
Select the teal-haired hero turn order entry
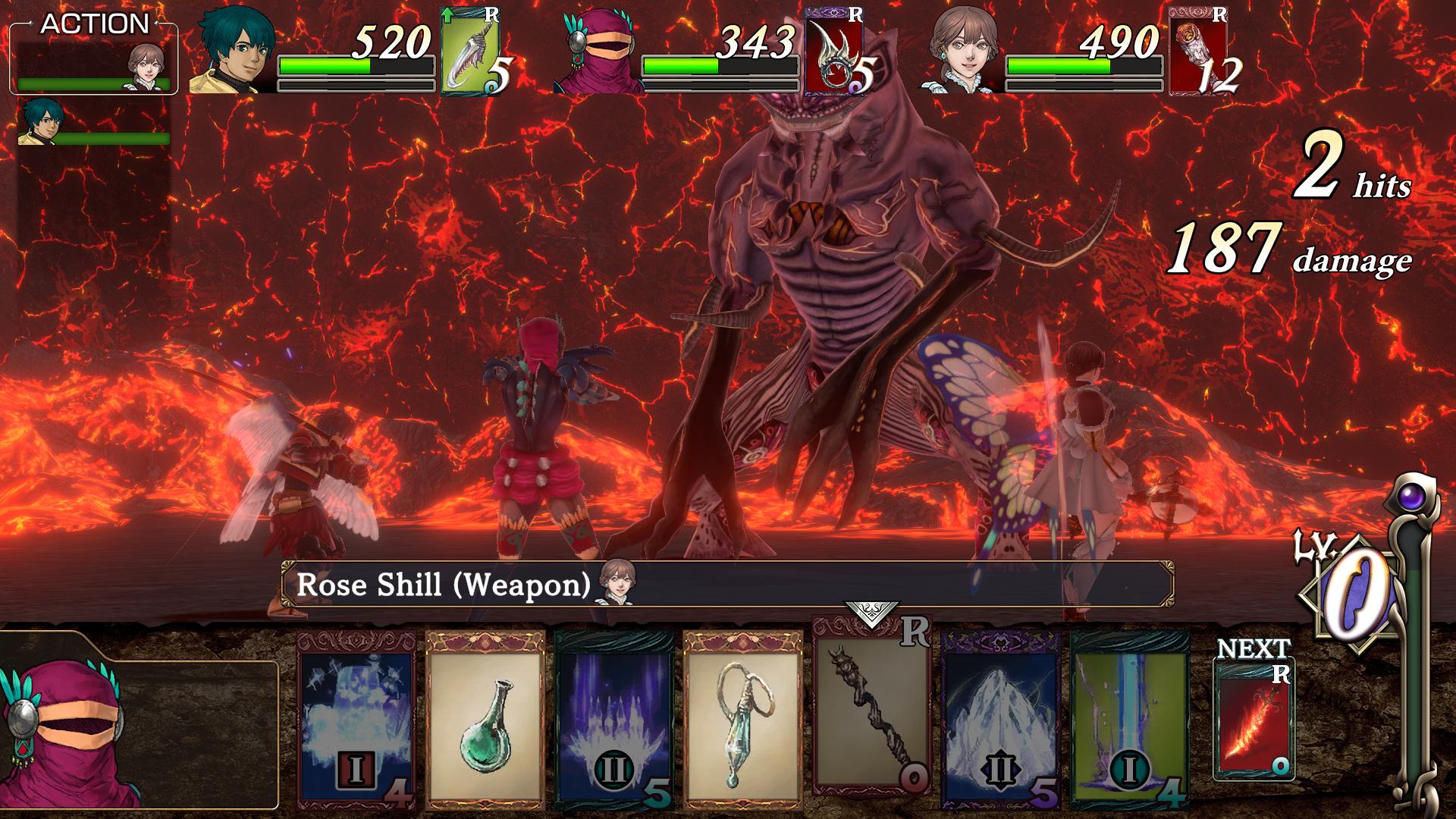click(39, 123)
